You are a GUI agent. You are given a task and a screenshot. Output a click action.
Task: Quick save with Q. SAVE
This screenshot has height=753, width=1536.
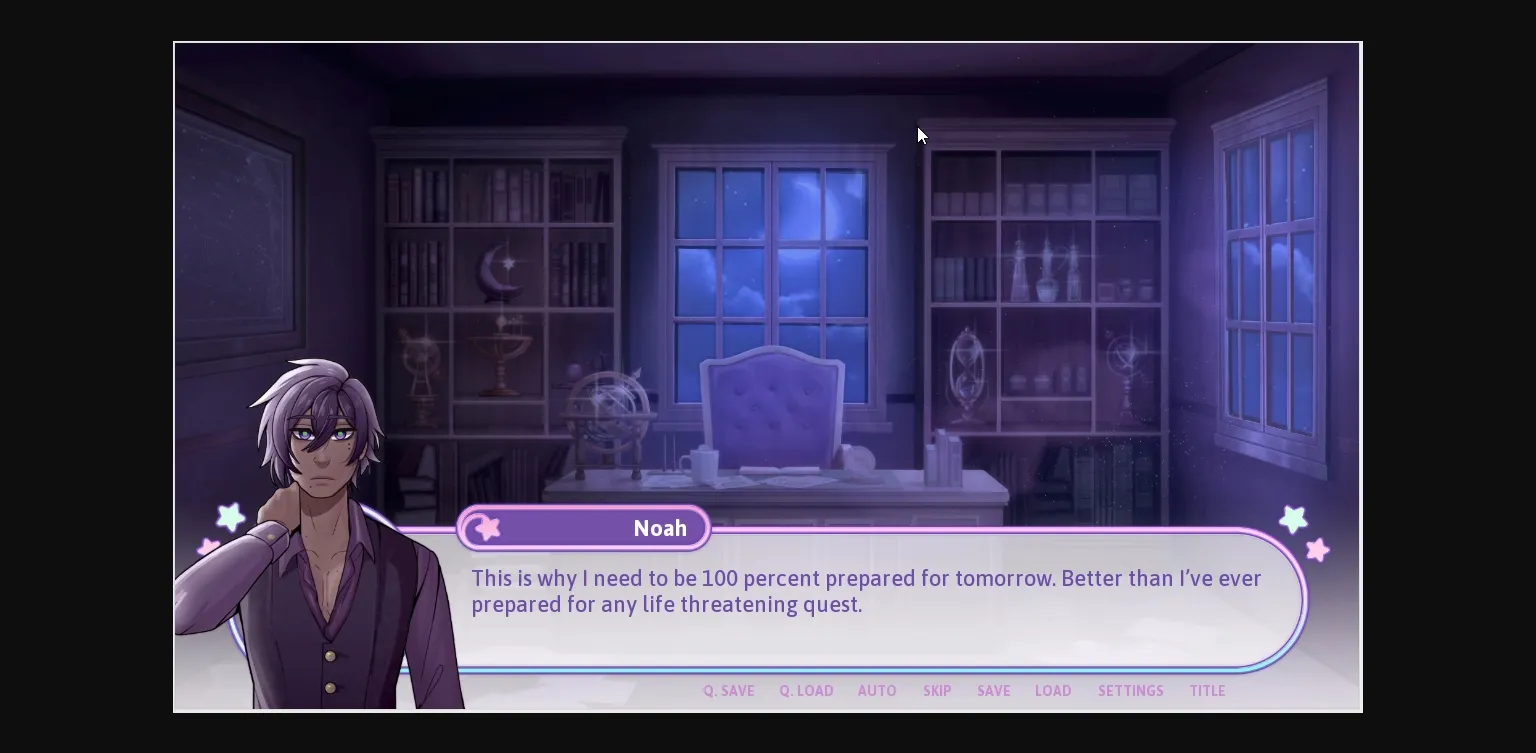click(x=728, y=691)
